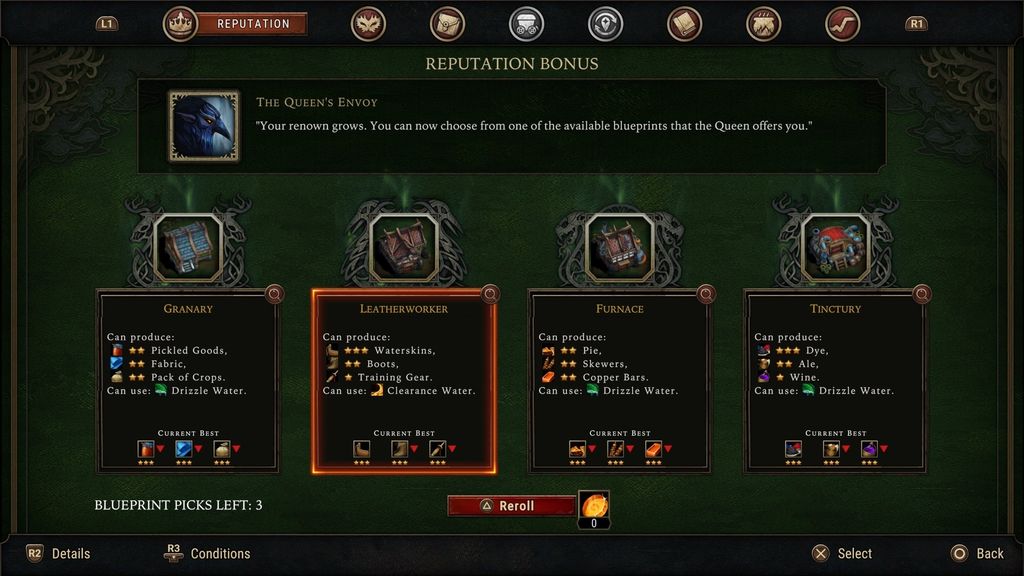Switch to the leaf icon tab
Viewport: 1024px width, 576px height.
tap(368, 23)
